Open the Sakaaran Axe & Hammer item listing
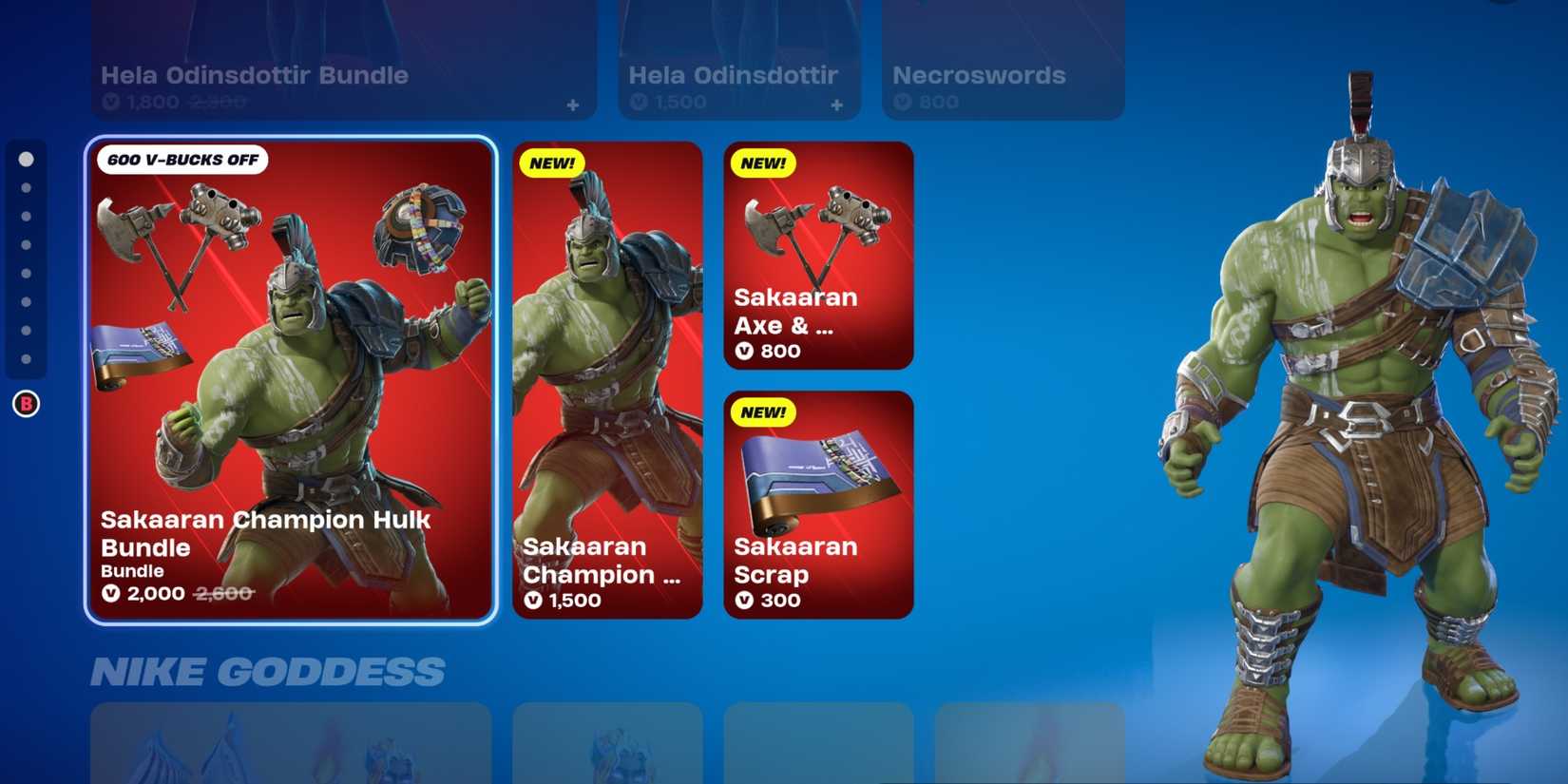 (817, 257)
